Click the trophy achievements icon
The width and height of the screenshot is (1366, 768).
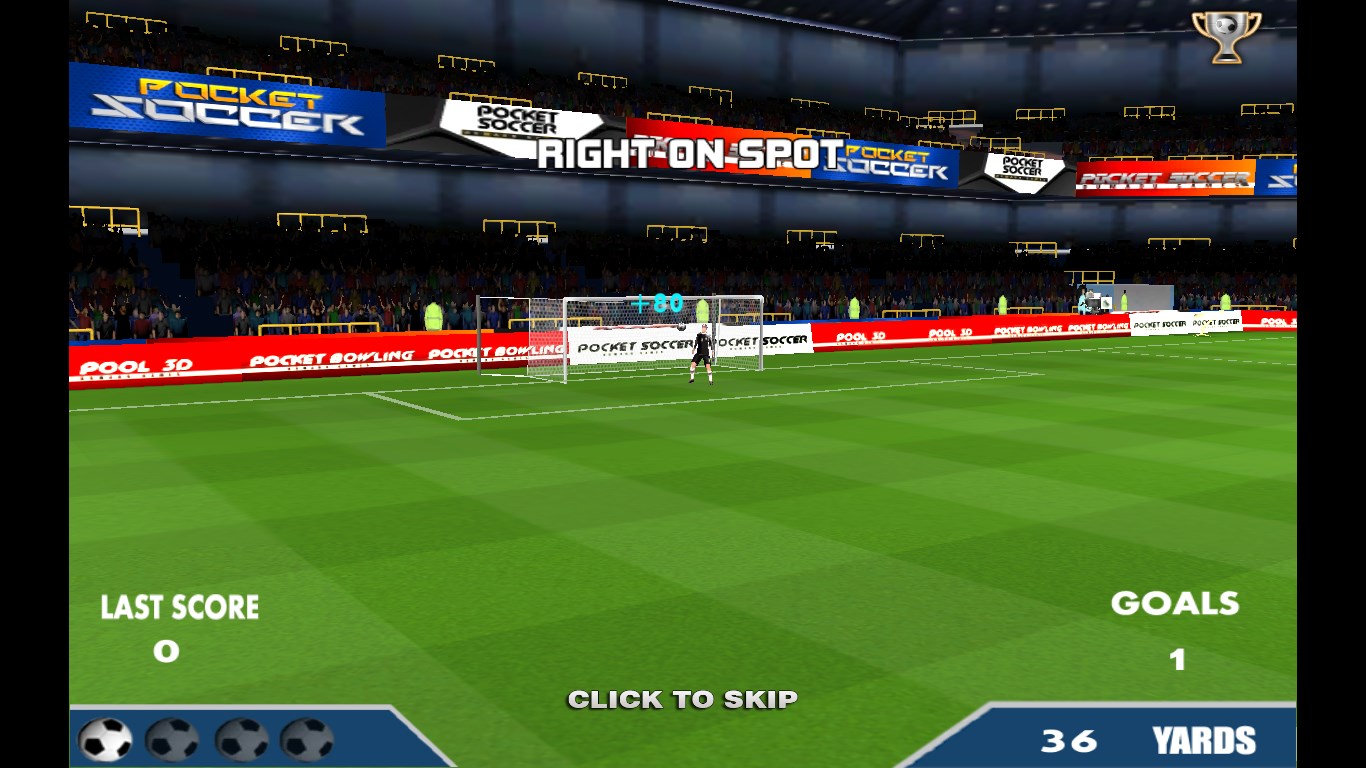1226,36
